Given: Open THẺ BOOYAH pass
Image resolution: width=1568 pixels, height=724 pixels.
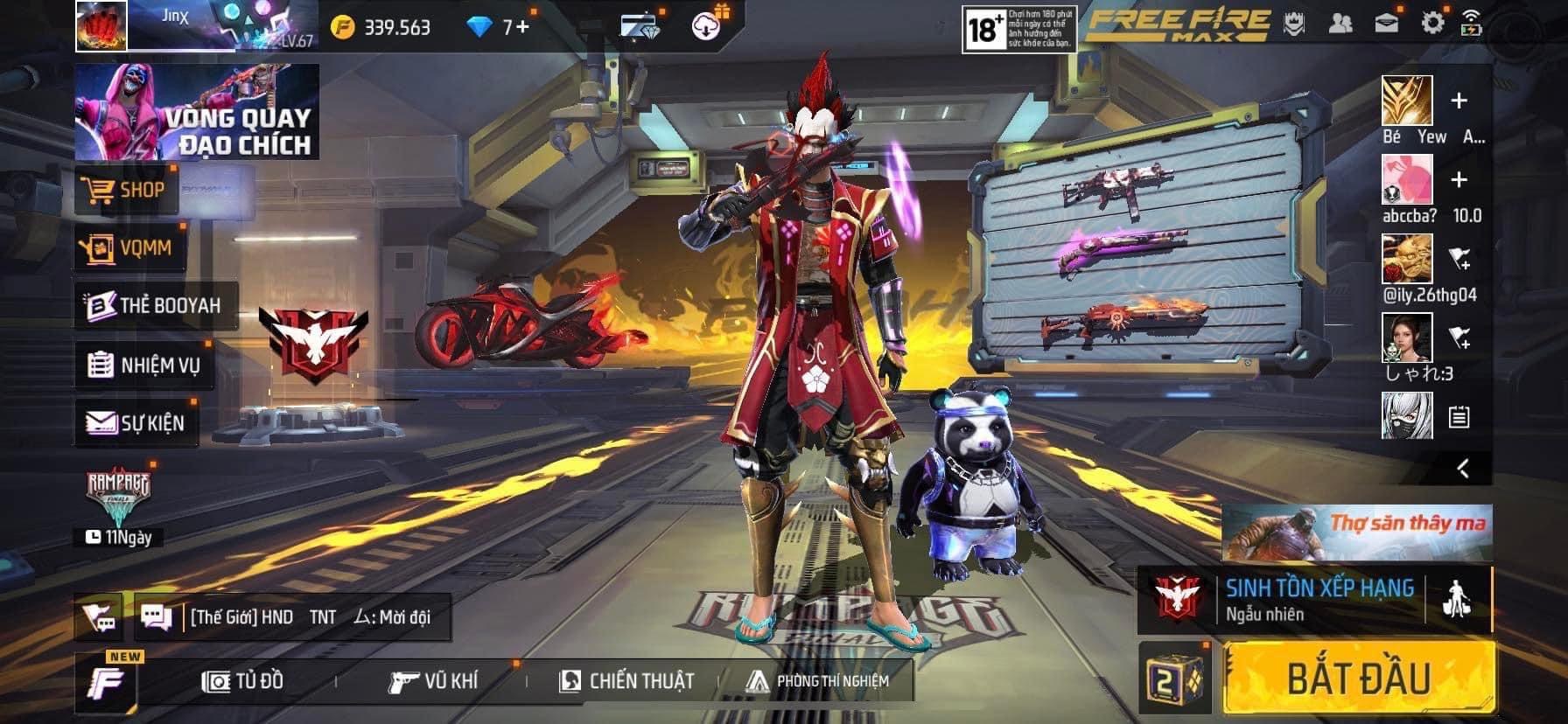Looking at the screenshot, I should [x=156, y=305].
